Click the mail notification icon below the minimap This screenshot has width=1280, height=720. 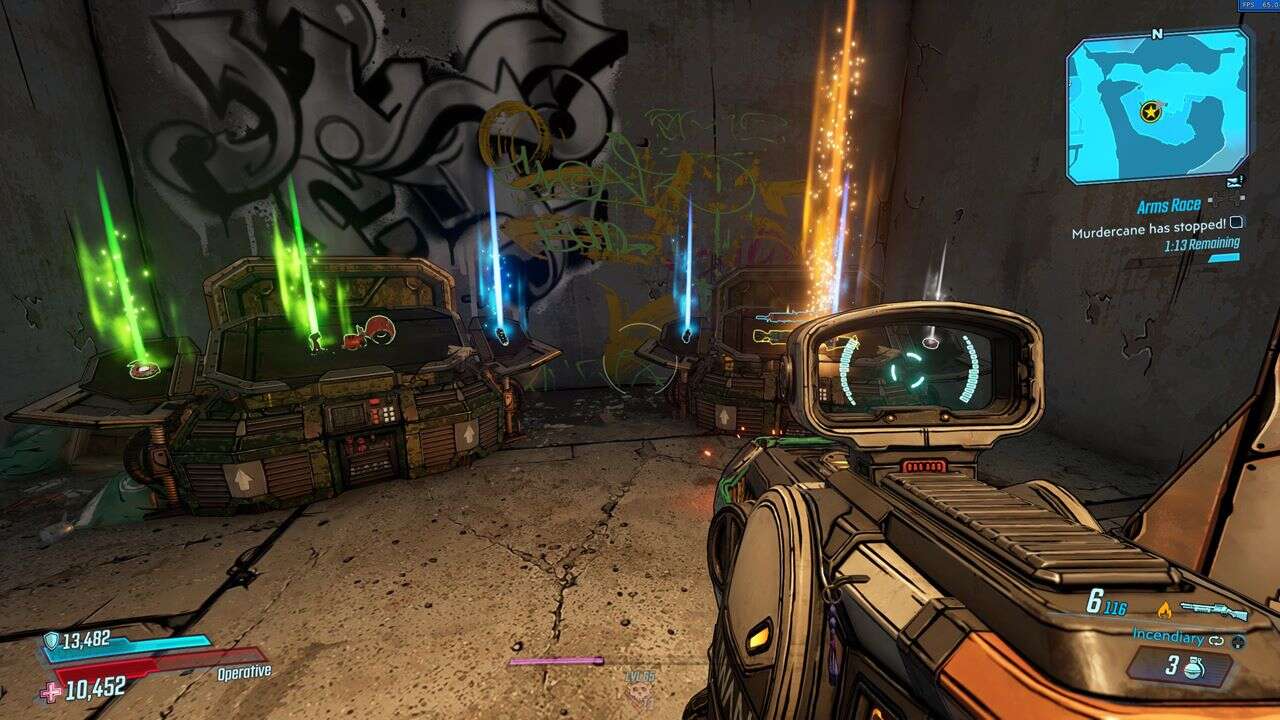coord(1233,181)
